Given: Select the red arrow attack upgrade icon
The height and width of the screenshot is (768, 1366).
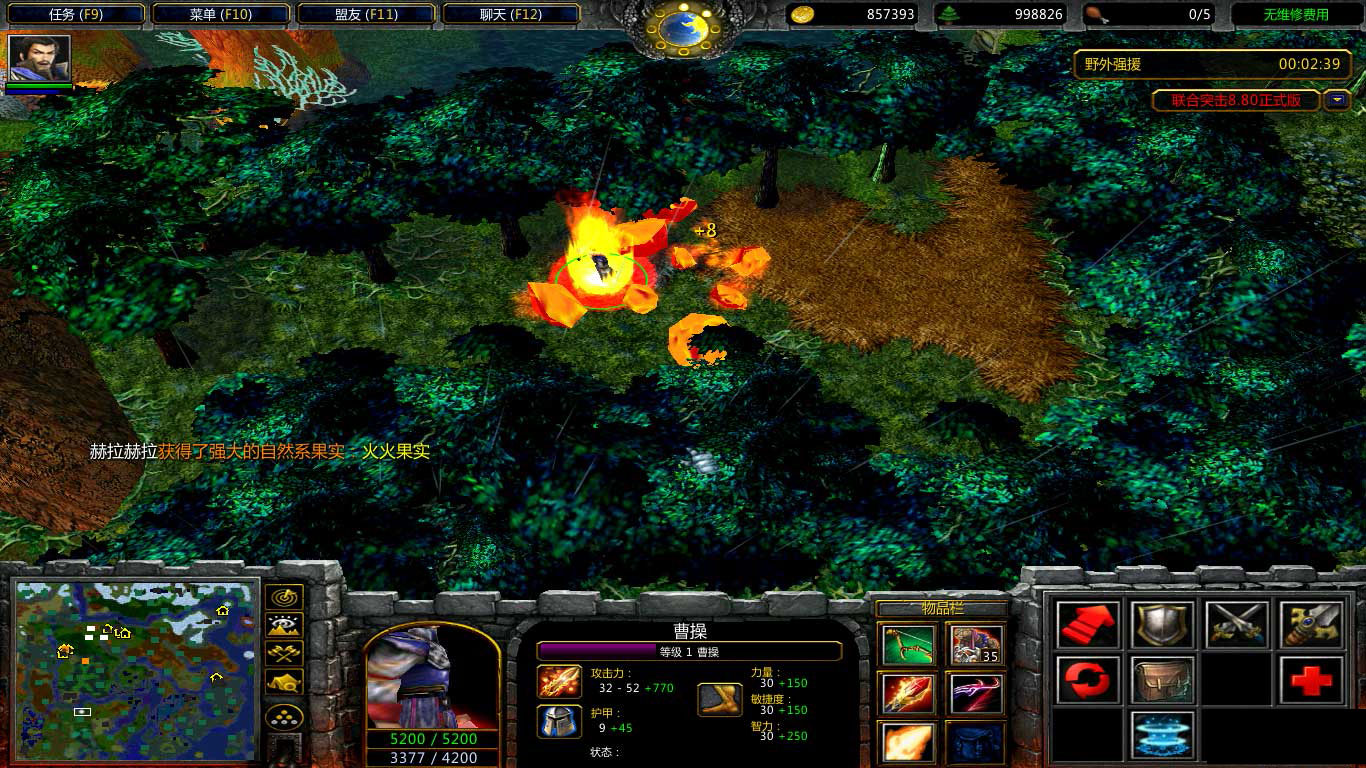Looking at the screenshot, I should 1087,625.
